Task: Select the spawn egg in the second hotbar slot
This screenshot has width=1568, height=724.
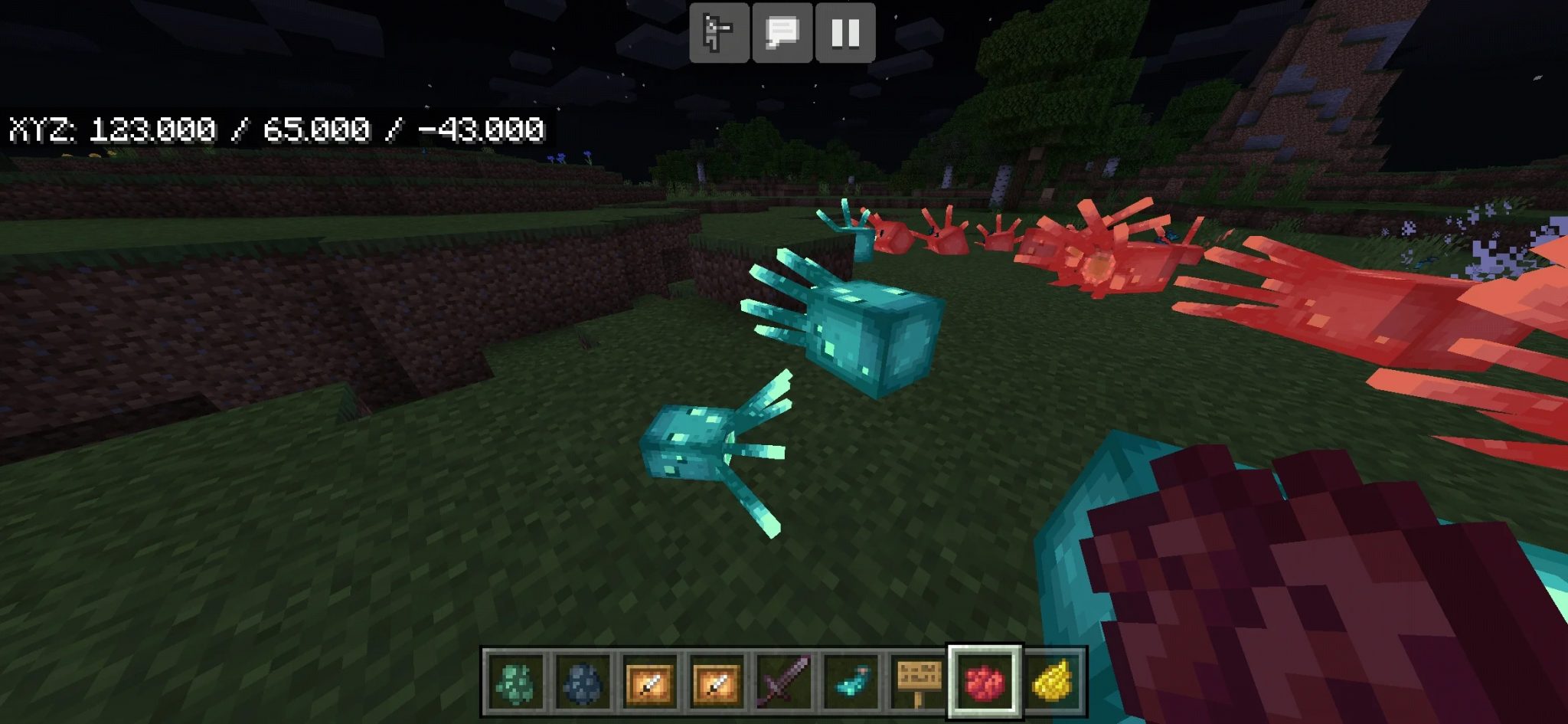Action: (580, 680)
